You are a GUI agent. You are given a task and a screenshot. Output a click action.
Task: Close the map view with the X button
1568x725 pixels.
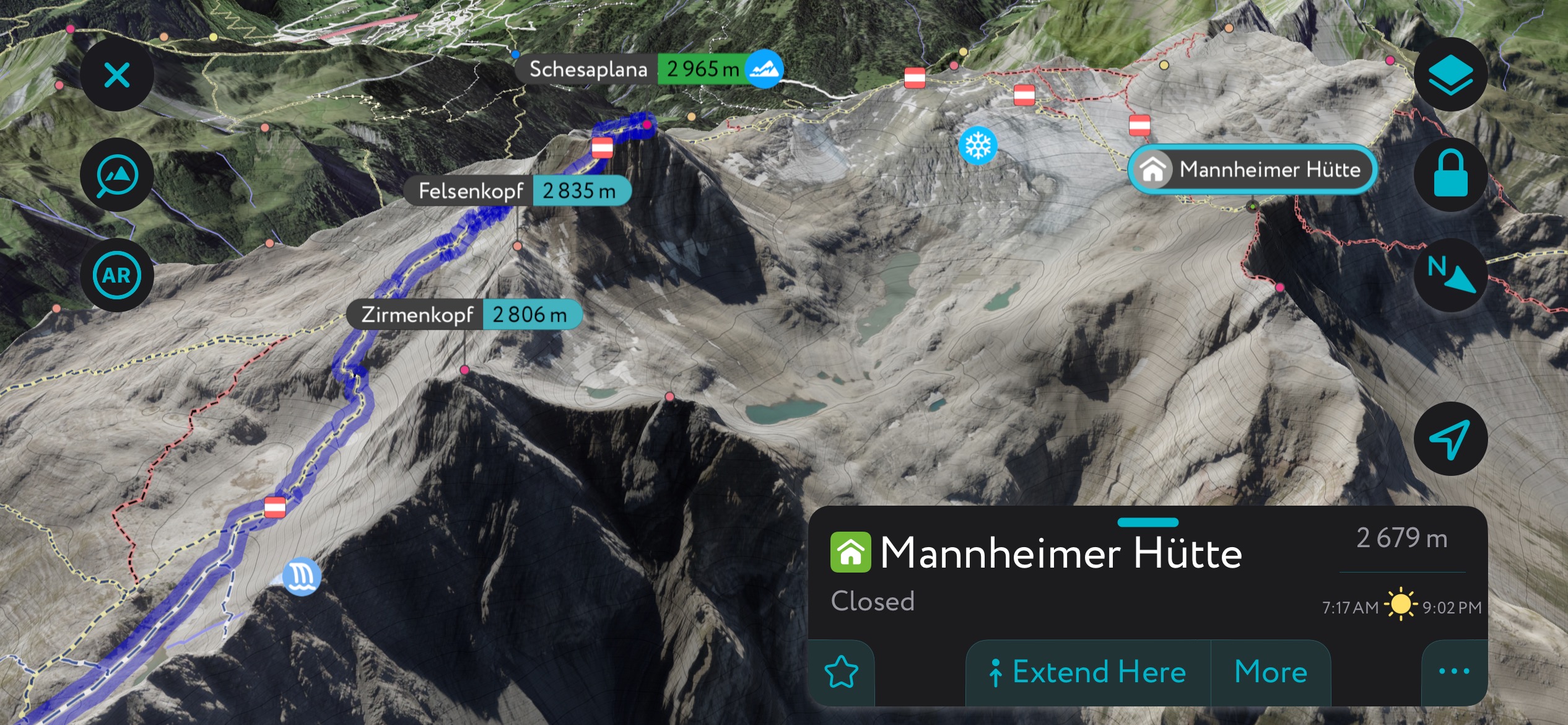point(116,75)
